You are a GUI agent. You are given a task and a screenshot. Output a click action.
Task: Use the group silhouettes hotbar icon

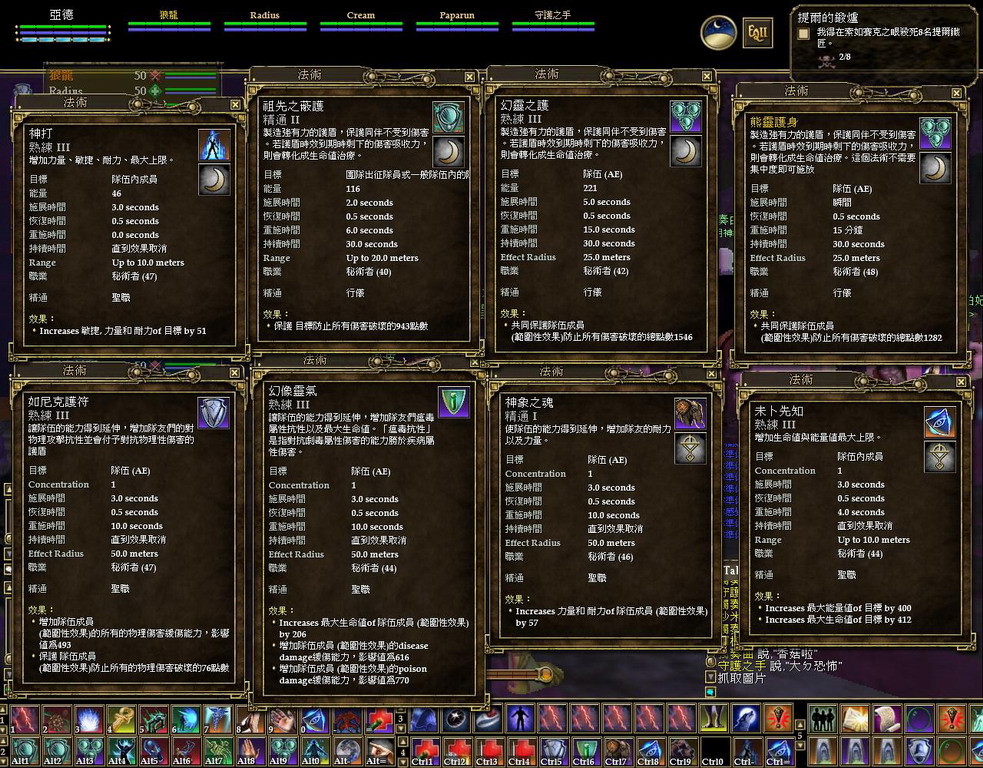[823, 719]
